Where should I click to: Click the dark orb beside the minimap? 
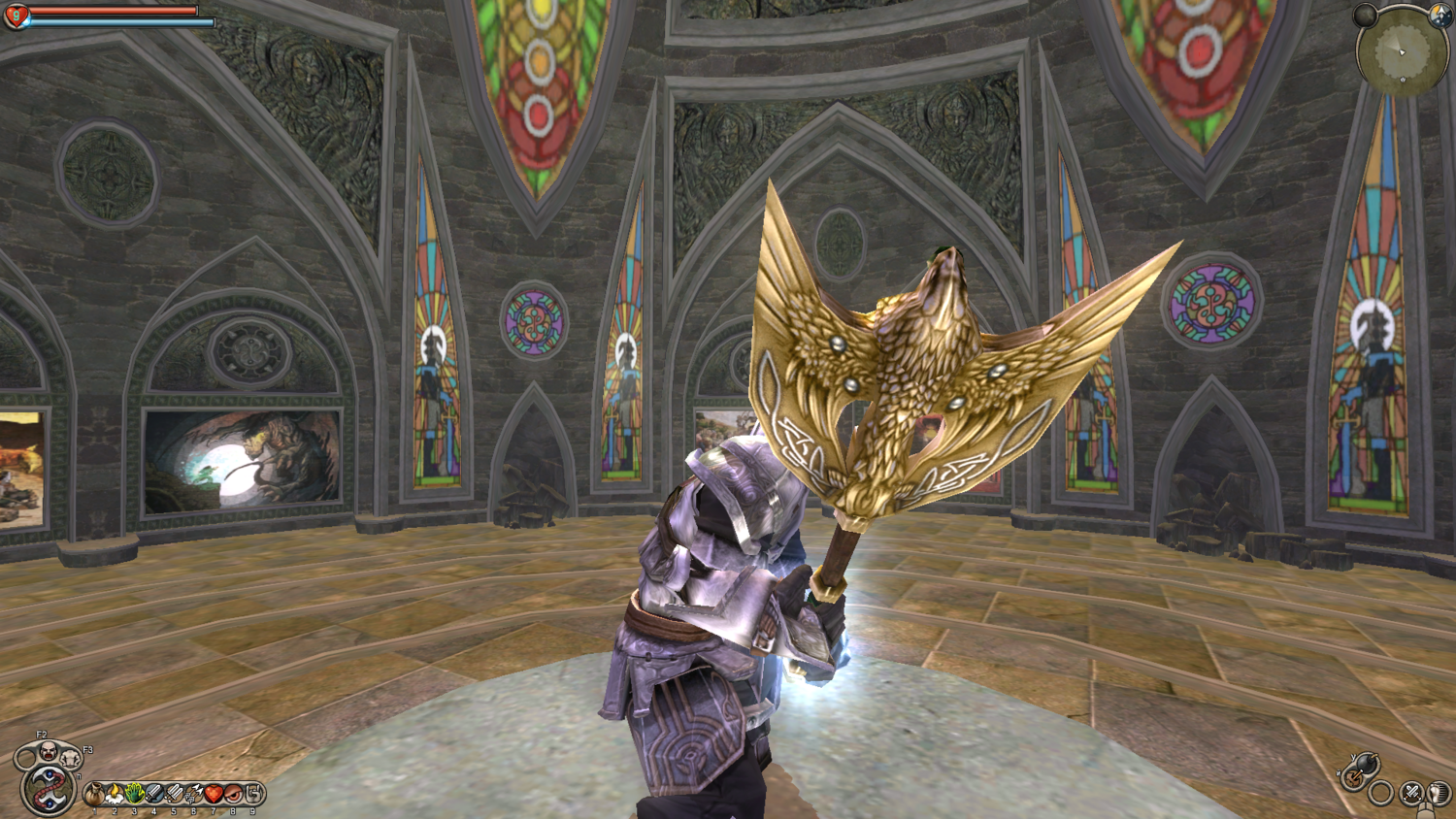1366,15
